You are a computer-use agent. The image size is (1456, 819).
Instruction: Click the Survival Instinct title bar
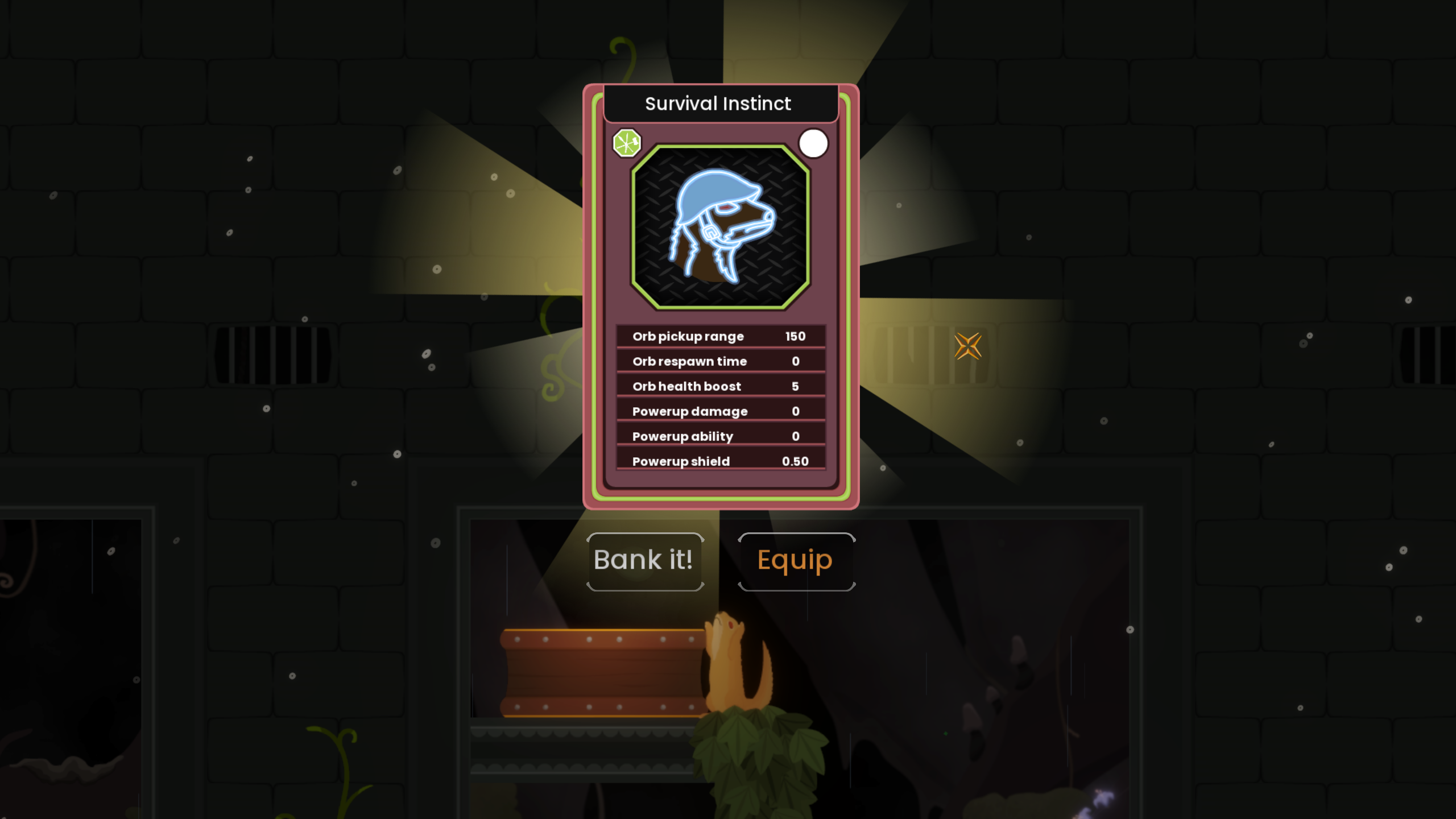click(x=718, y=103)
